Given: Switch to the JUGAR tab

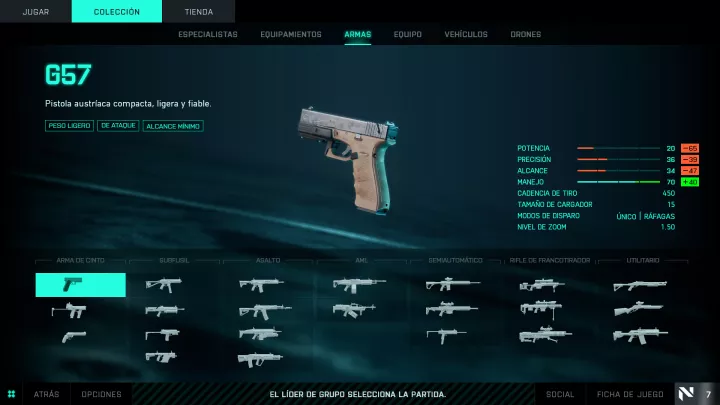Looking at the screenshot, I should click(x=36, y=12).
